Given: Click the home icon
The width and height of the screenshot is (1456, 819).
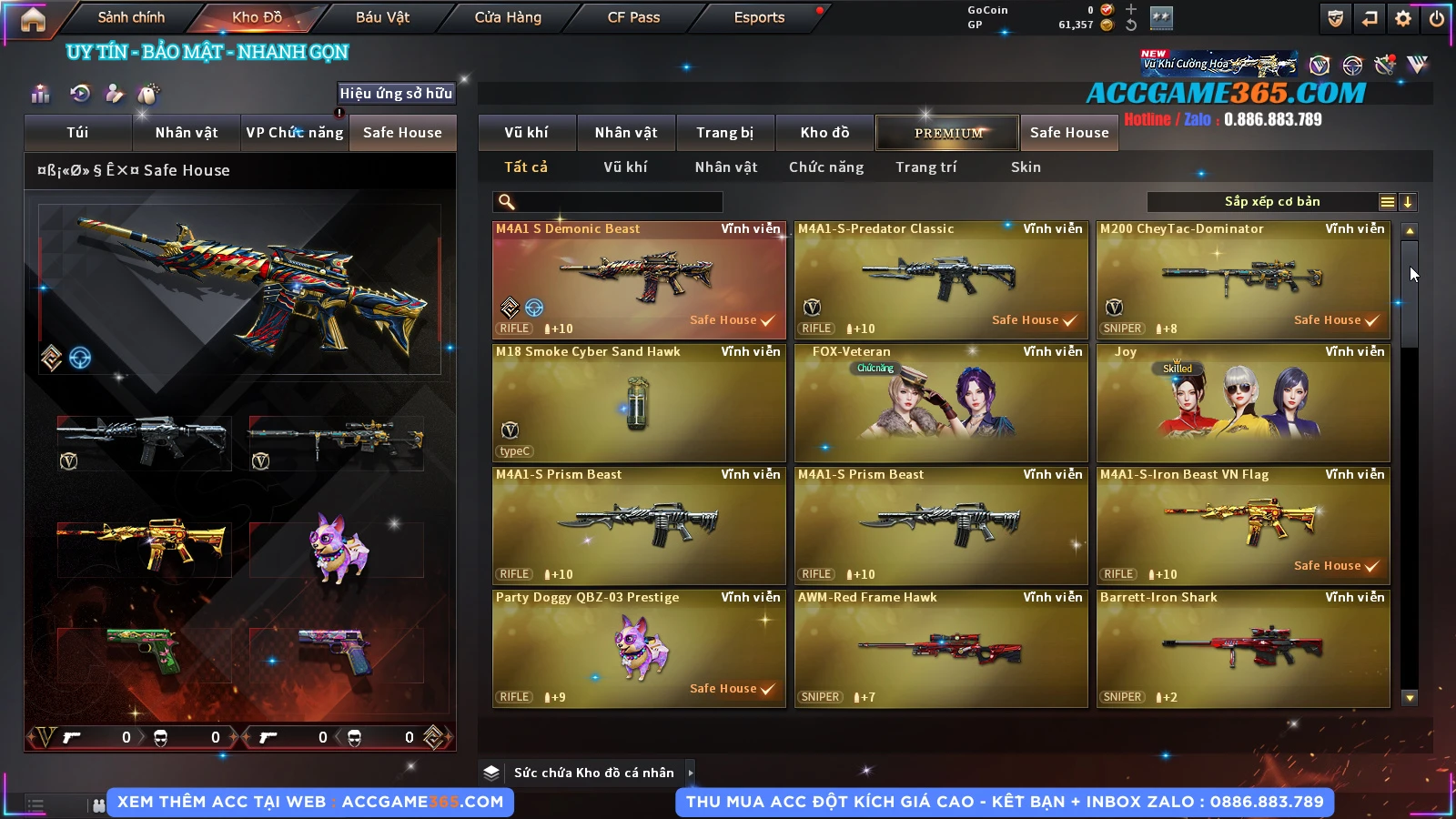Looking at the screenshot, I should click(33, 19).
